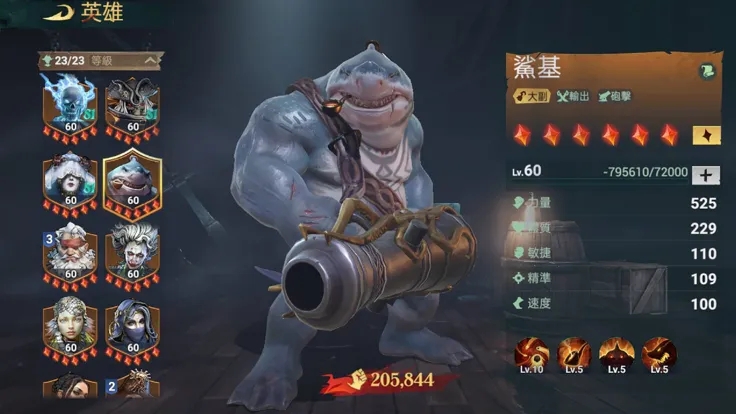Select the blindfolded woman hero portrait
This screenshot has width=736, height=414.
(x=70, y=180)
